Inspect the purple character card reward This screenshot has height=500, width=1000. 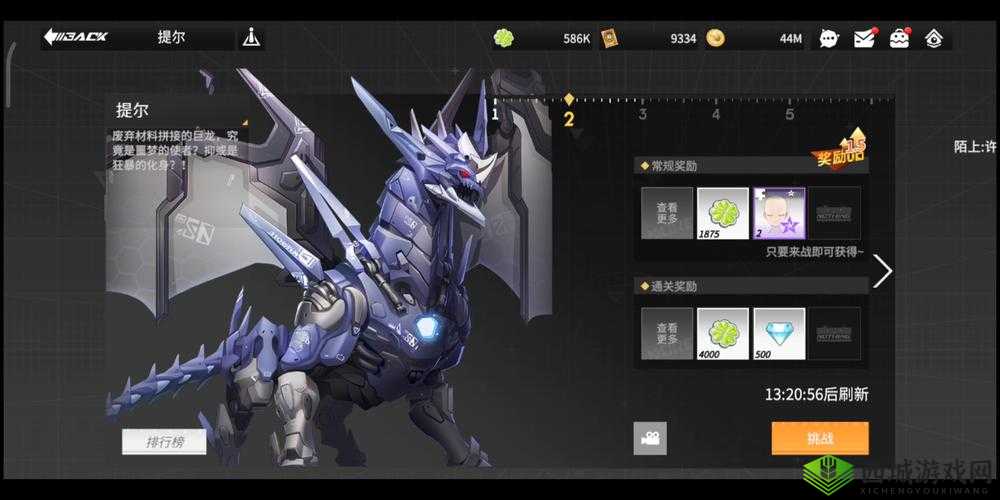point(778,213)
